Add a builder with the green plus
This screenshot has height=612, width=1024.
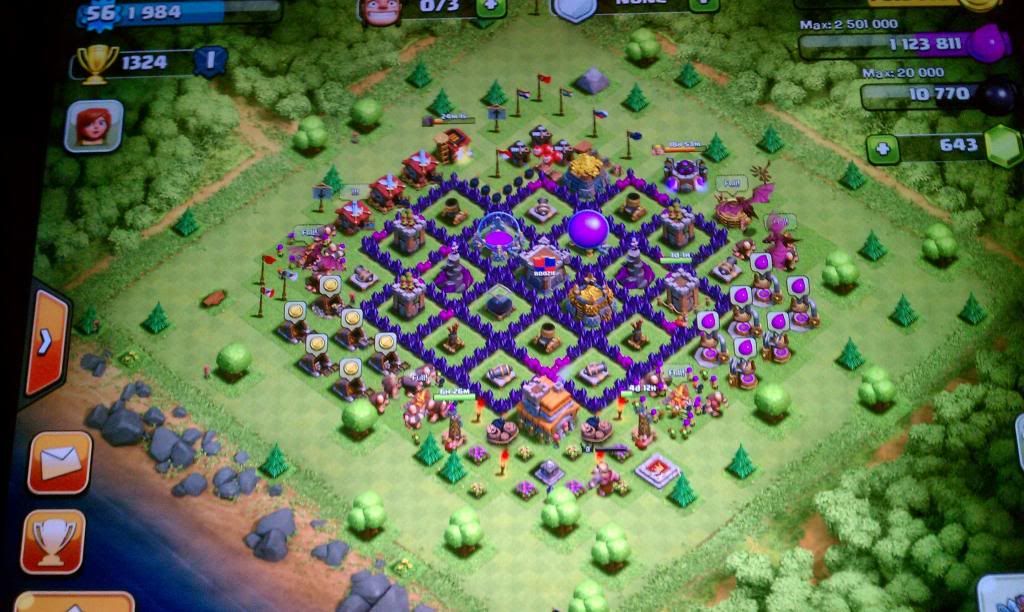490,6
